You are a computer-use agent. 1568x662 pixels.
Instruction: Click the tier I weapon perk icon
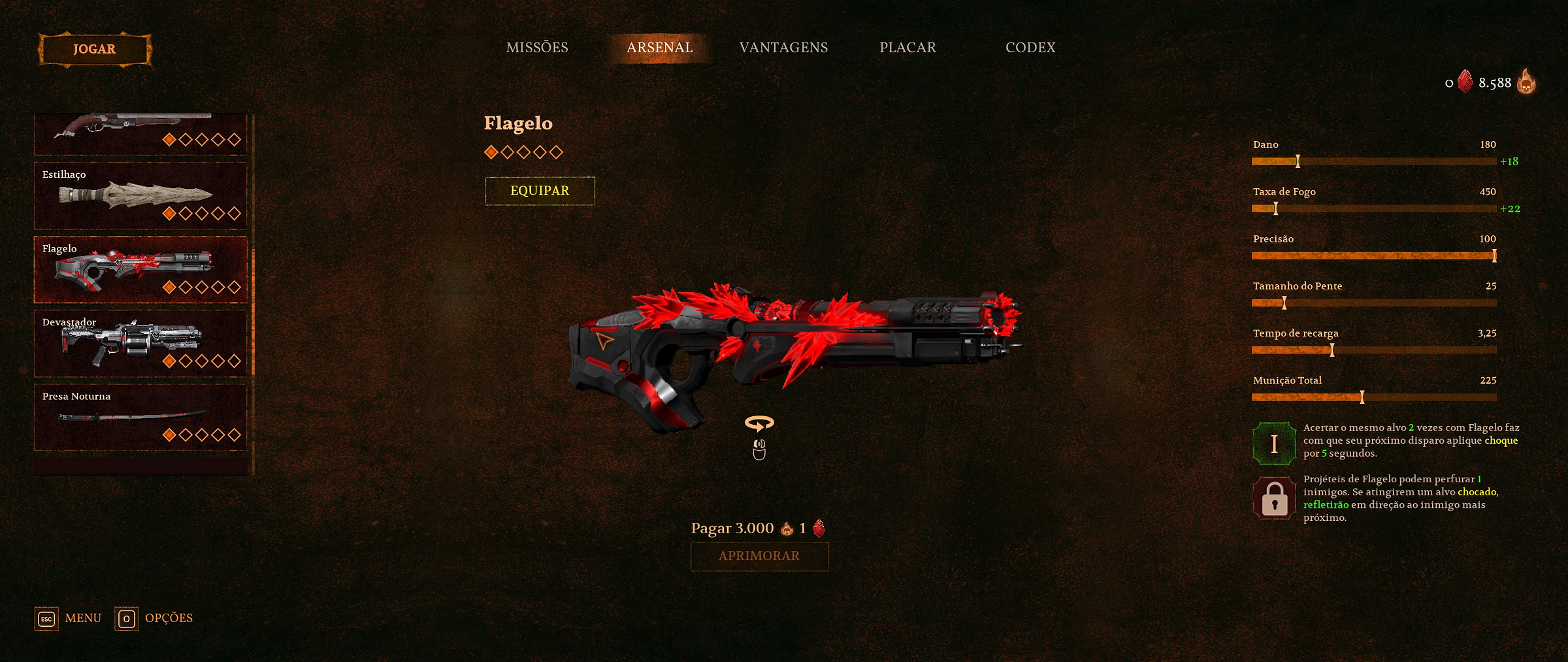[1274, 444]
